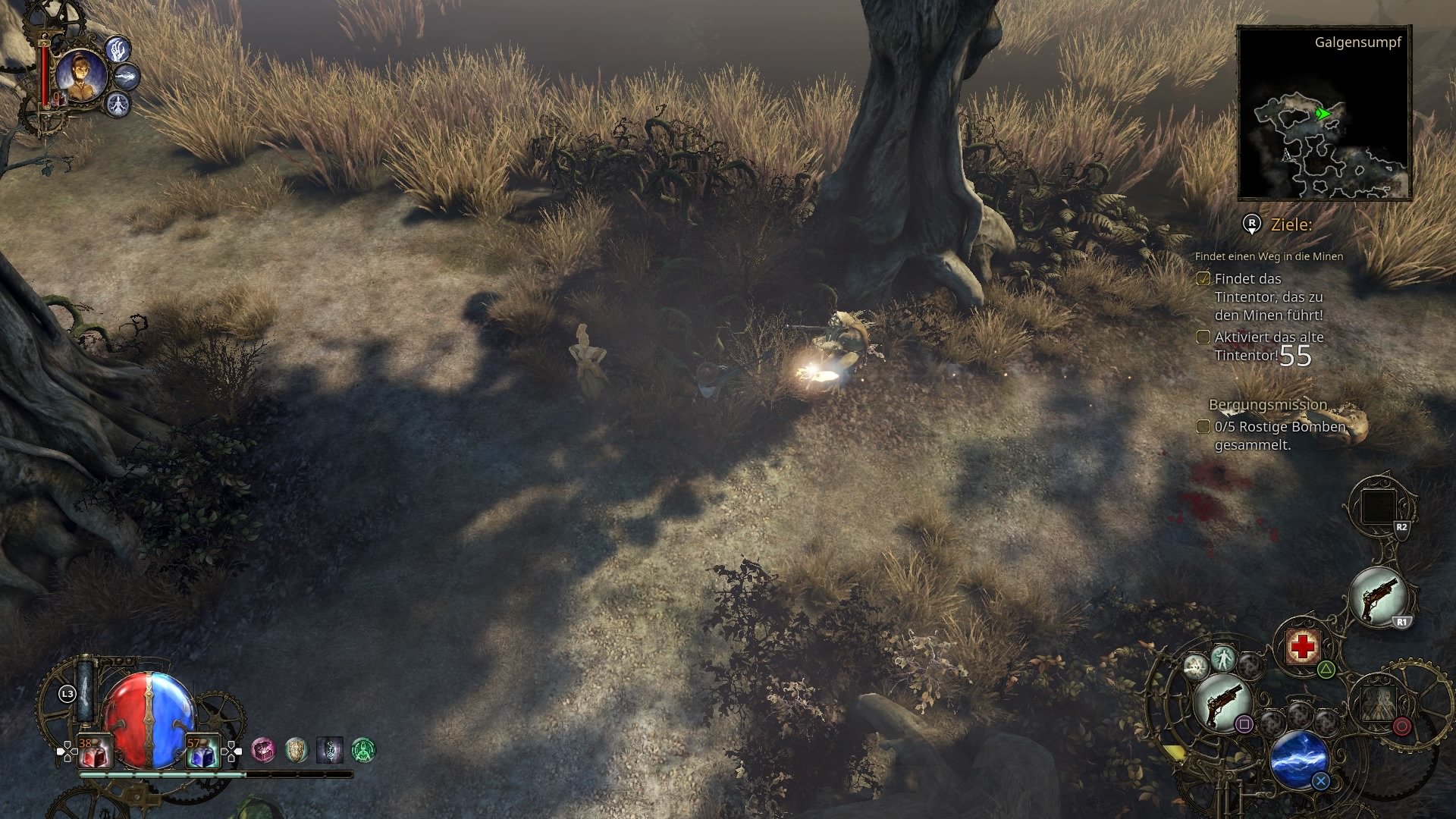Click the golden shield buff icon

click(x=297, y=750)
